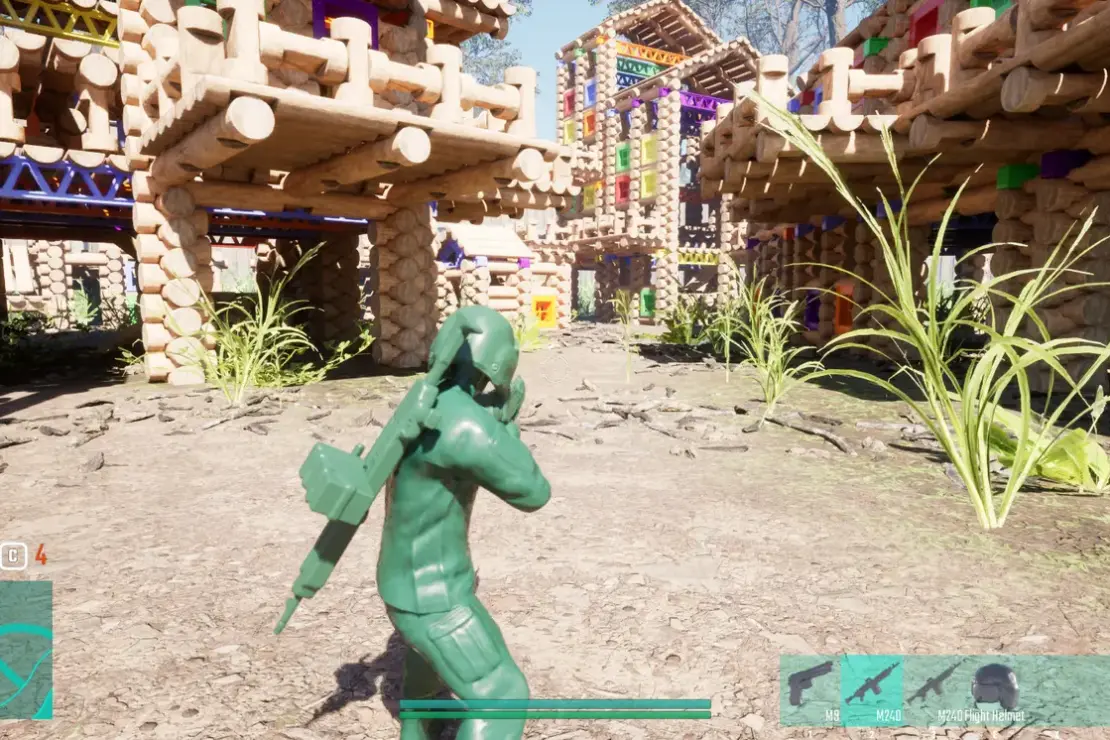Choose the highlighted M240 weapon slot

coord(871,688)
